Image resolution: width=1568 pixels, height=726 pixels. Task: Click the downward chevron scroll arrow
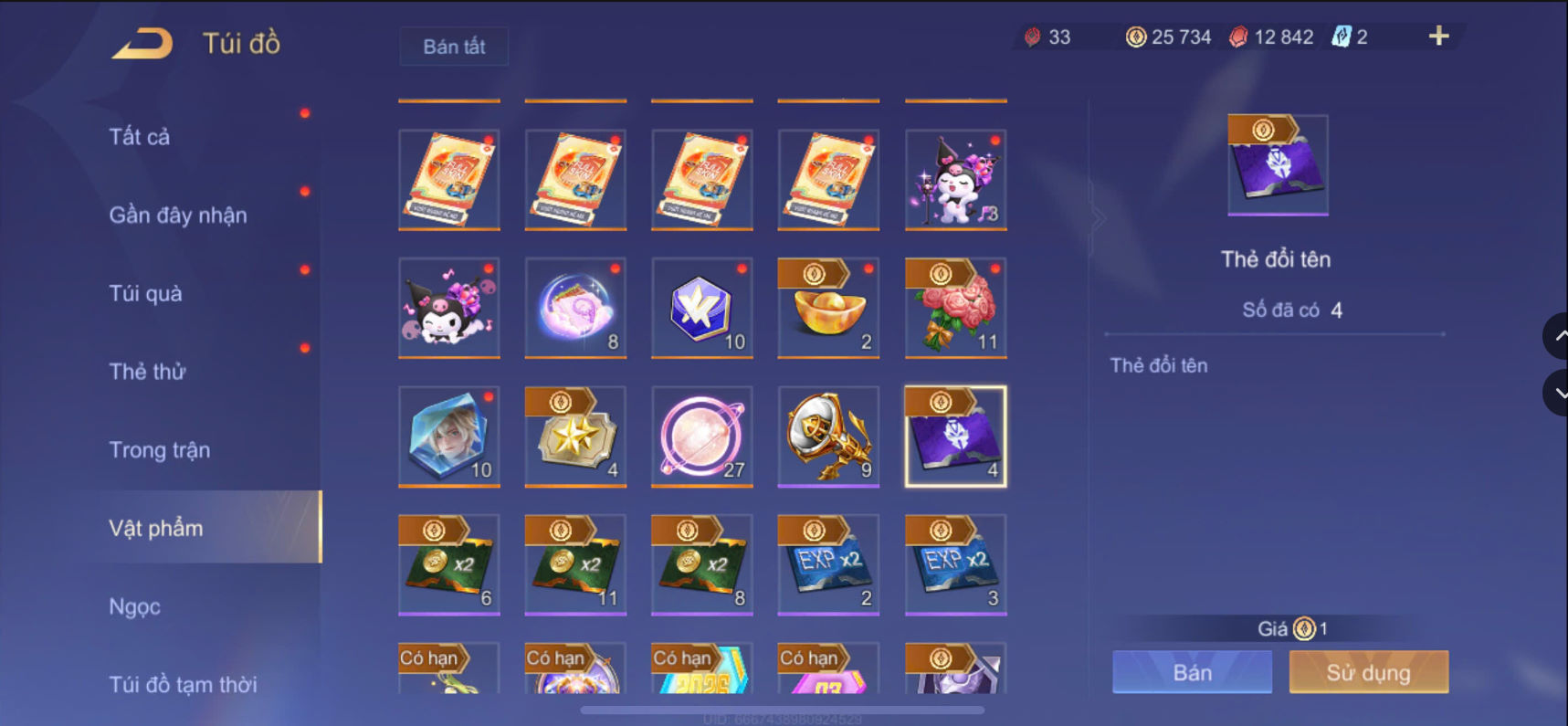tap(1558, 393)
